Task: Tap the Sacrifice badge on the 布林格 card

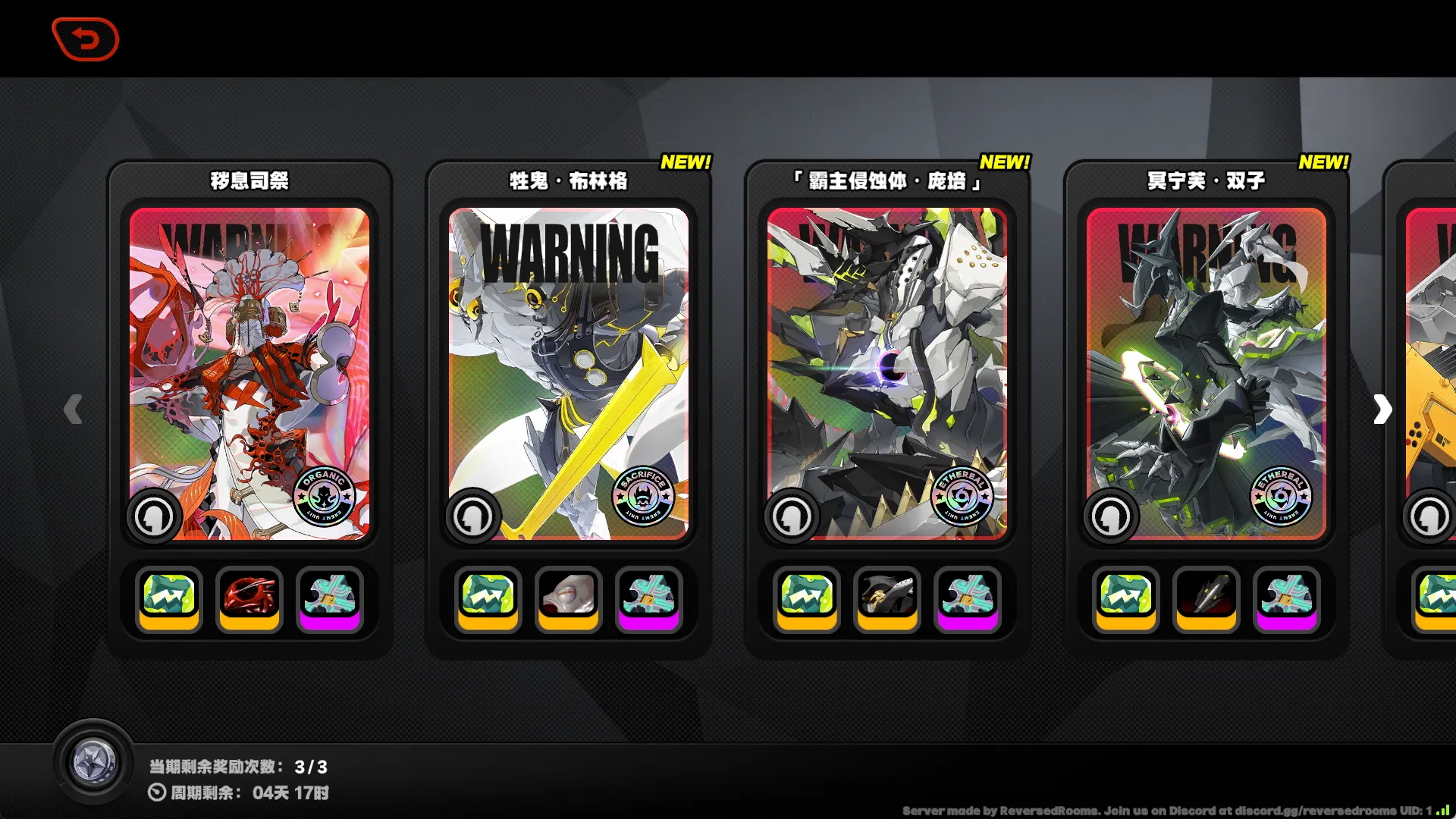Action: coord(643,497)
